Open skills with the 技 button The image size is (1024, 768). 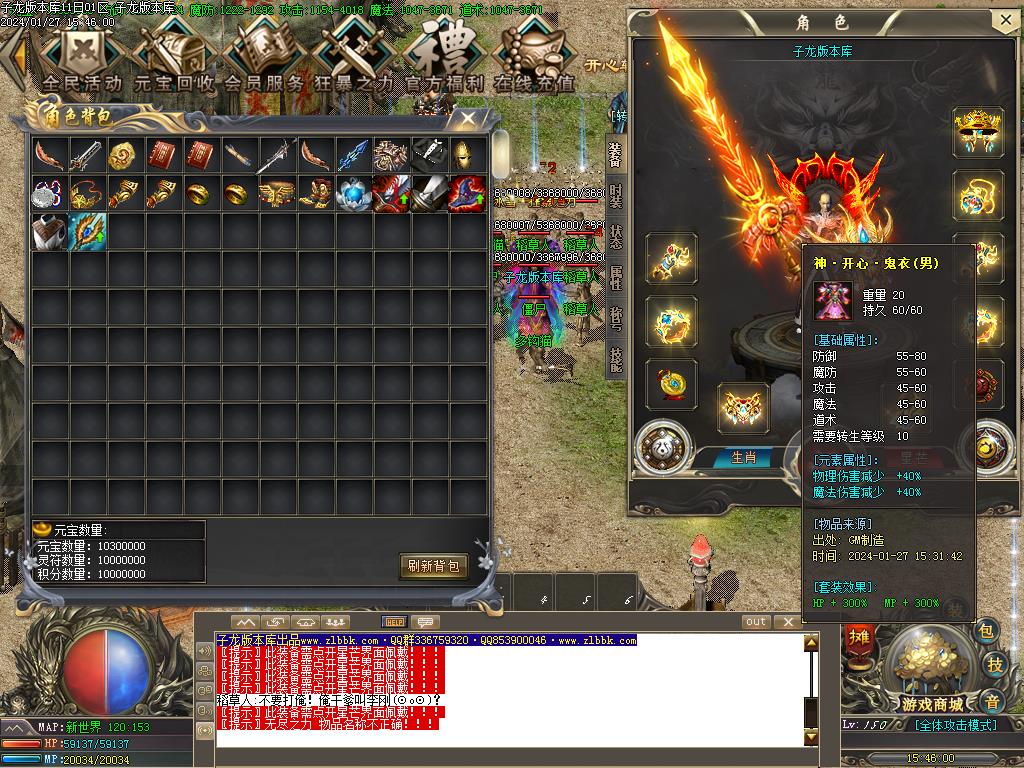click(995, 665)
